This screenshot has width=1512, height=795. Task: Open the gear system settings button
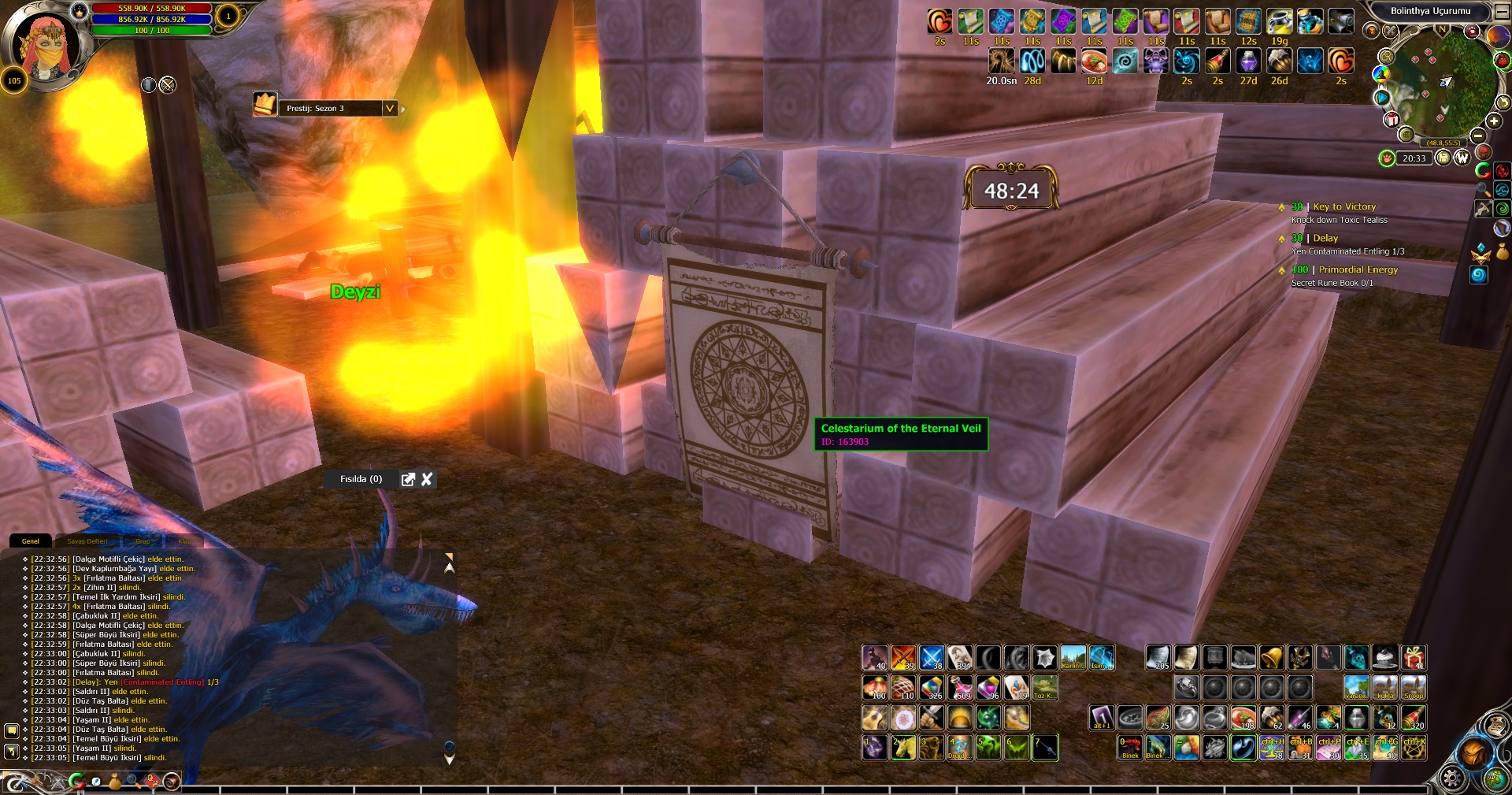(1453, 778)
